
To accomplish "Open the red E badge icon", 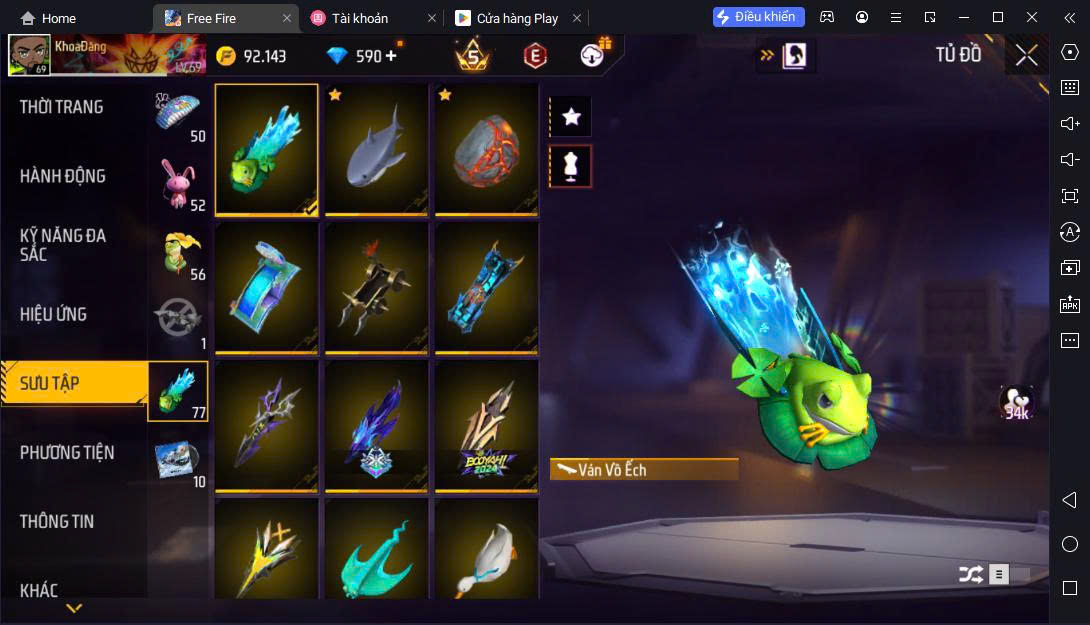I will coord(535,56).
